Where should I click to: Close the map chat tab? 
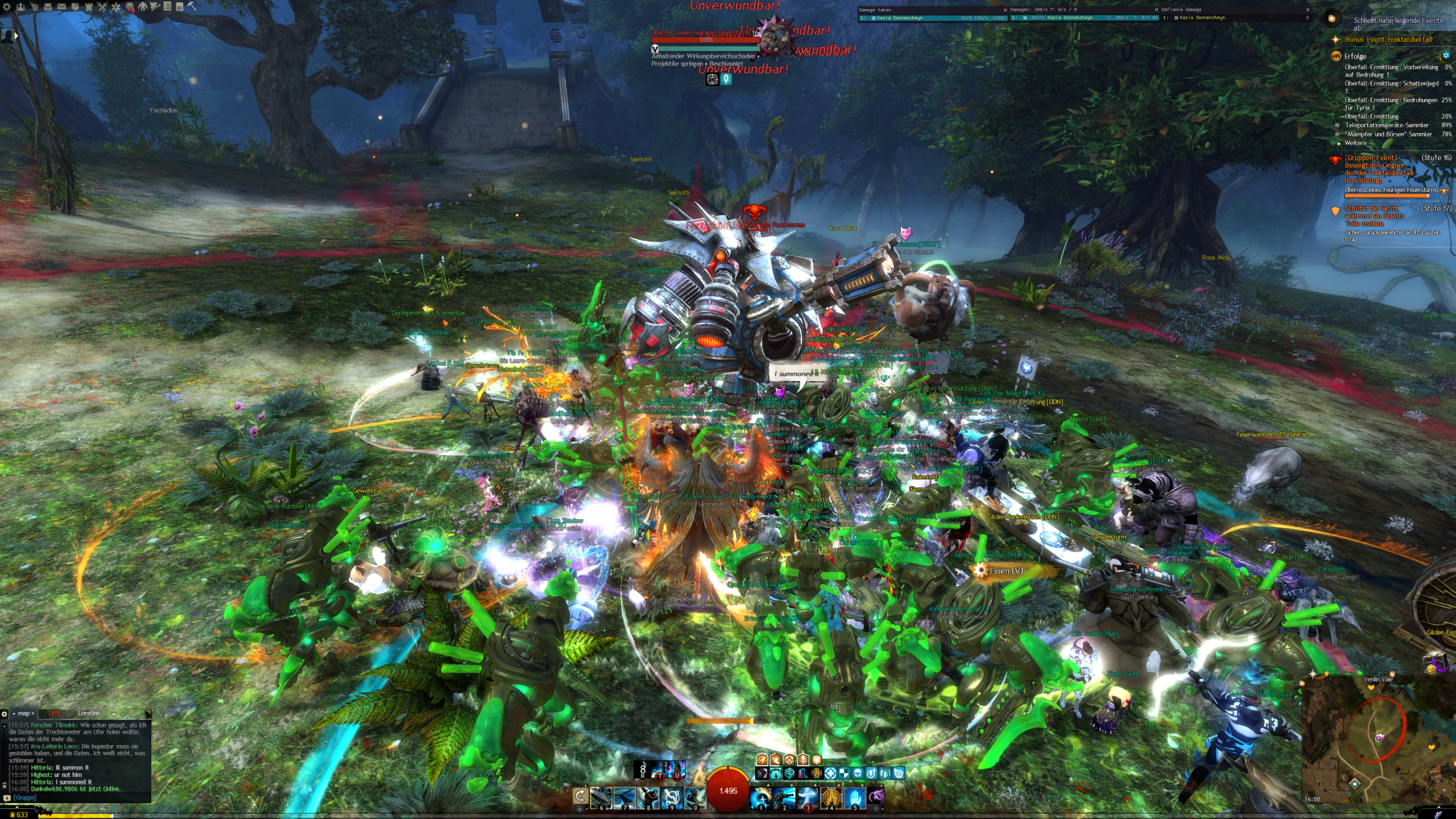(33, 714)
